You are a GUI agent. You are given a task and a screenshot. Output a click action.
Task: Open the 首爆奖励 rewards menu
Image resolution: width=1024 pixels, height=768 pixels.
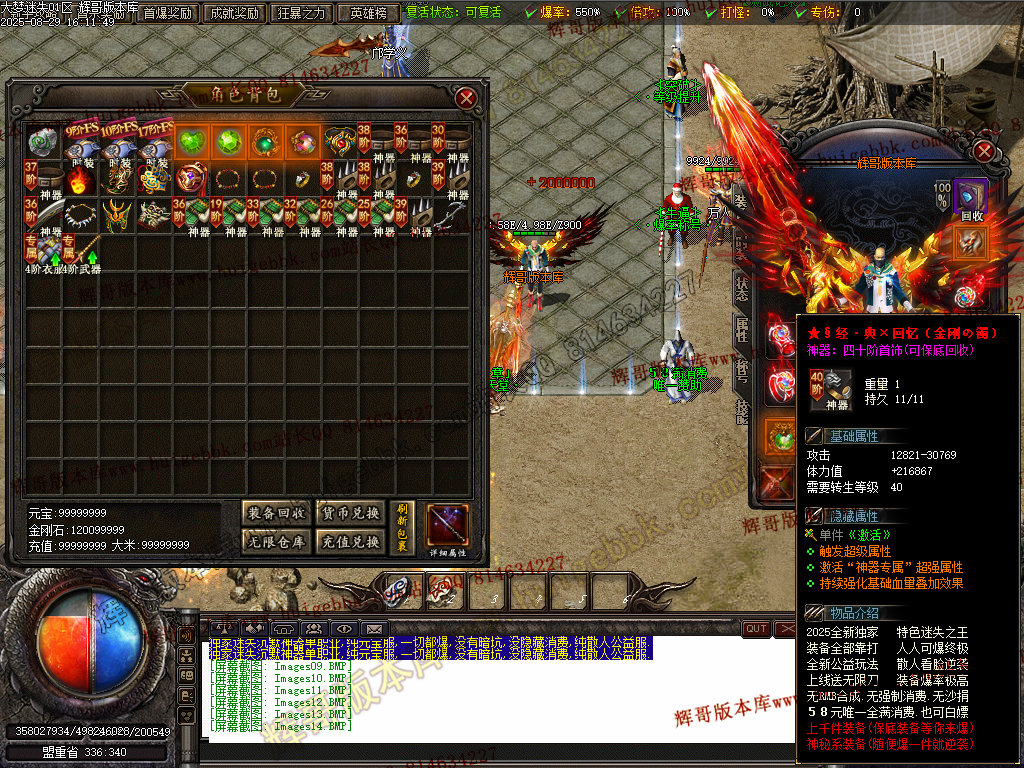tap(167, 13)
